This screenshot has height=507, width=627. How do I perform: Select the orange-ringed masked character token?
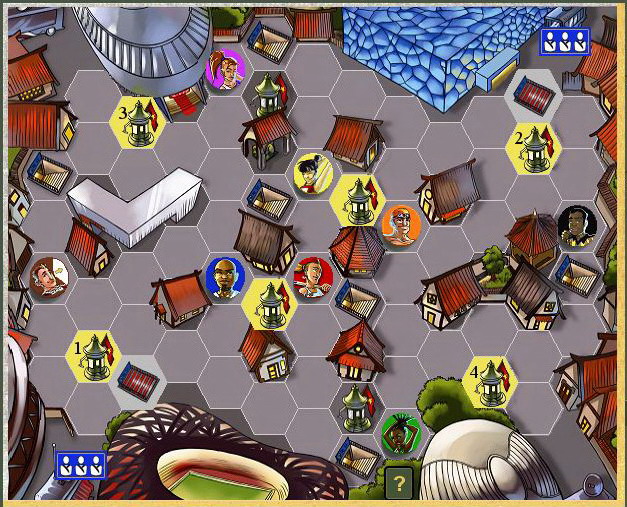point(400,224)
